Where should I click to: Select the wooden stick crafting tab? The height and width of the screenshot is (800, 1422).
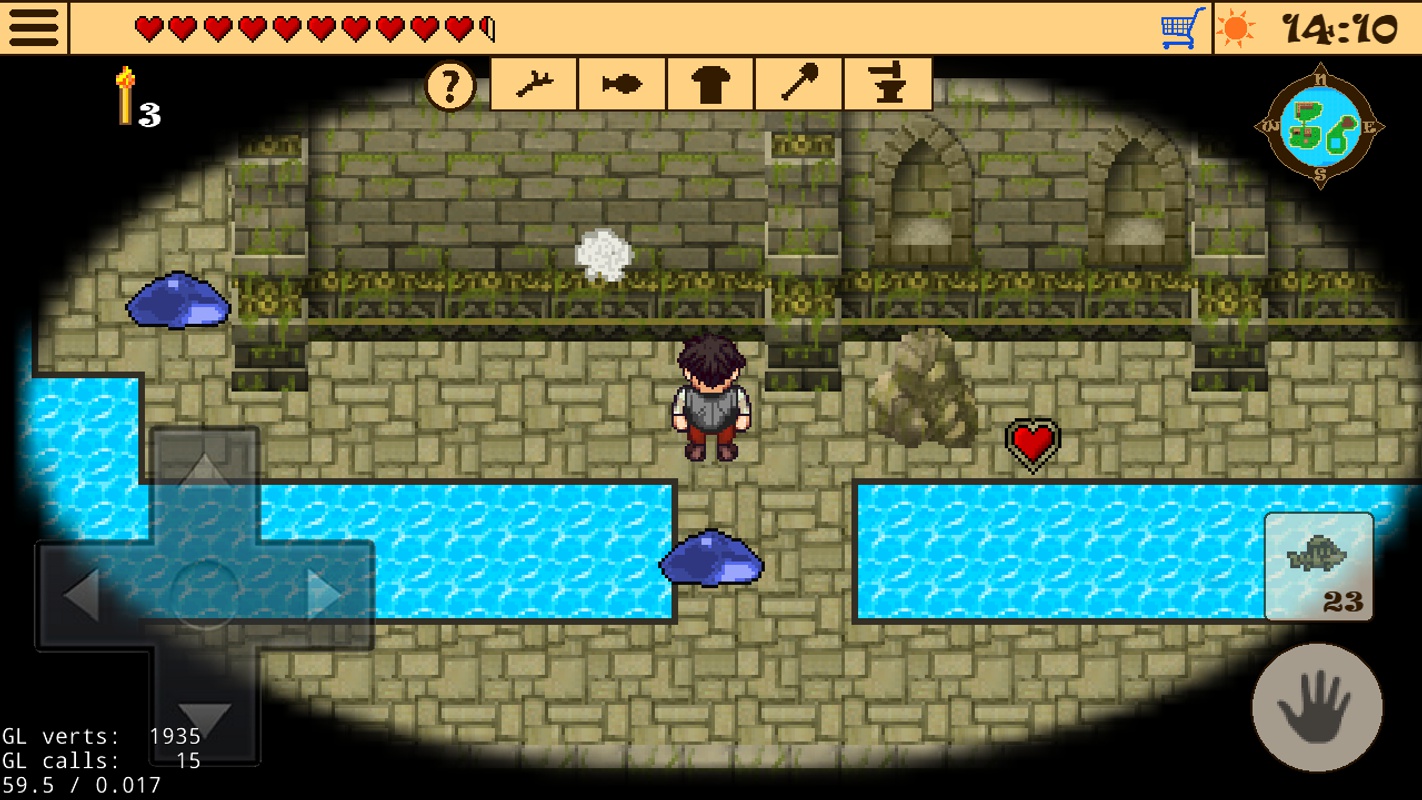coord(533,83)
